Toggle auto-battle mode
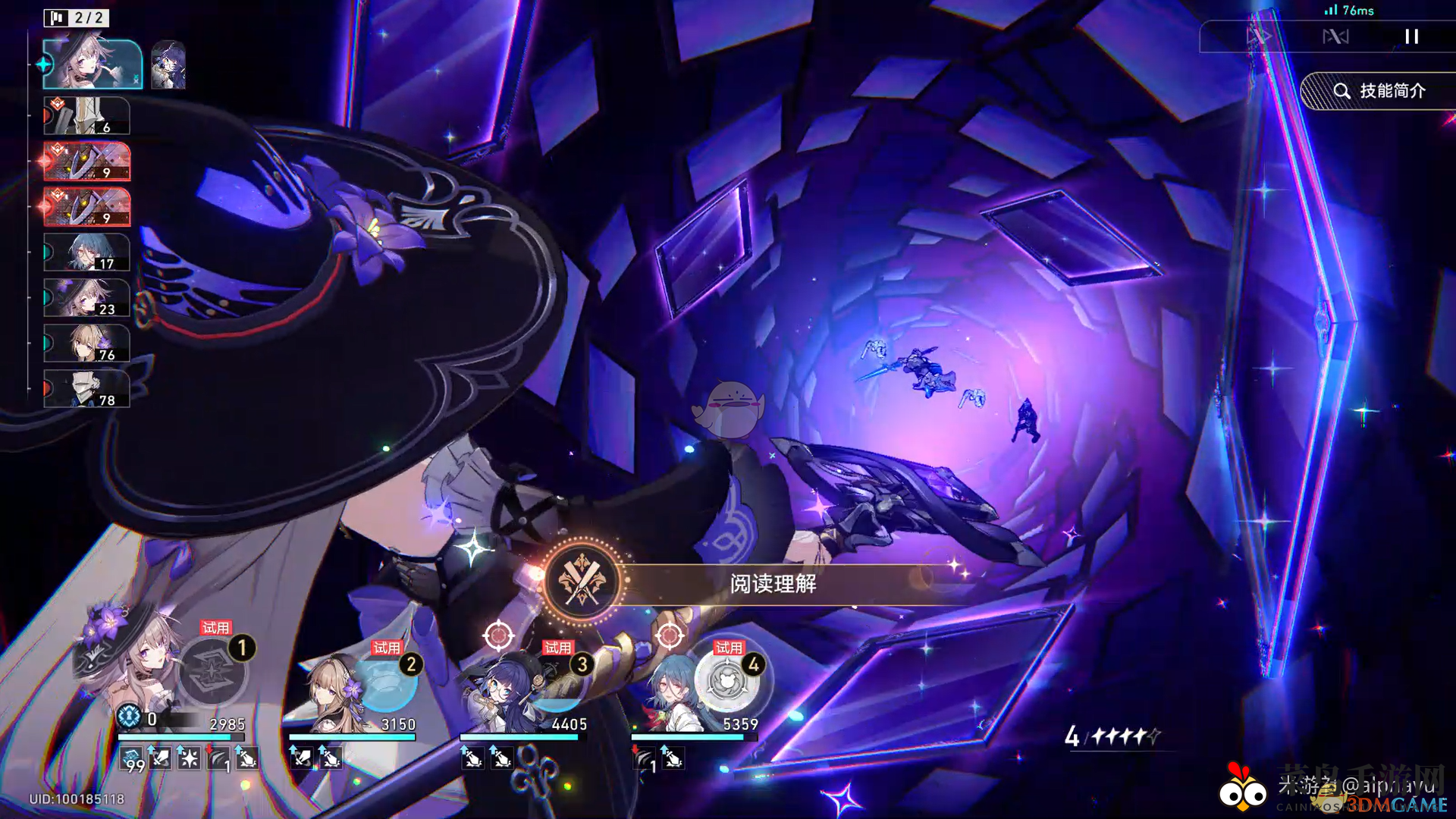The height and width of the screenshot is (819, 1456). tap(1335, 36)
